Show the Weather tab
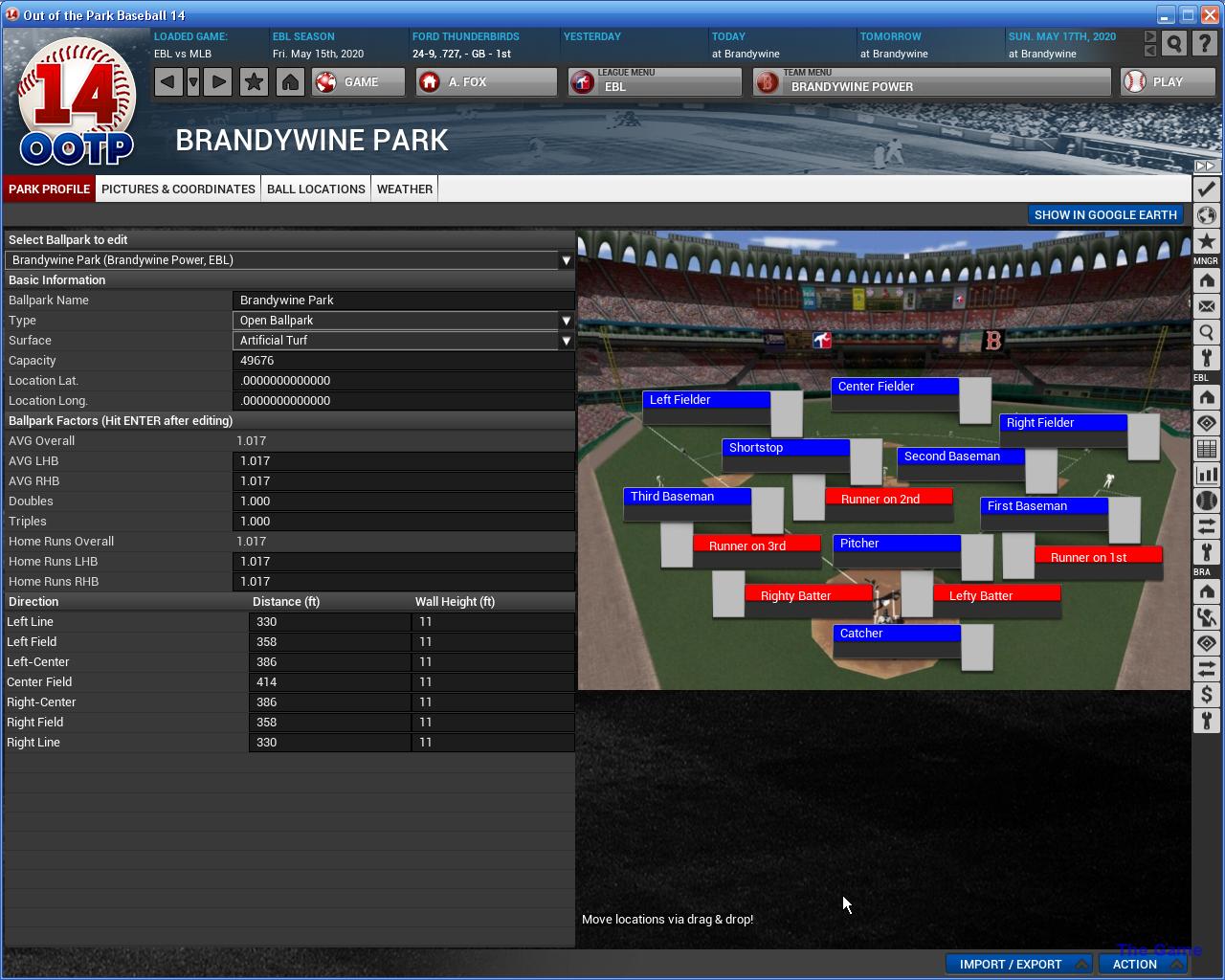Viewport: 1225px width, 980px height. (405, 189)
